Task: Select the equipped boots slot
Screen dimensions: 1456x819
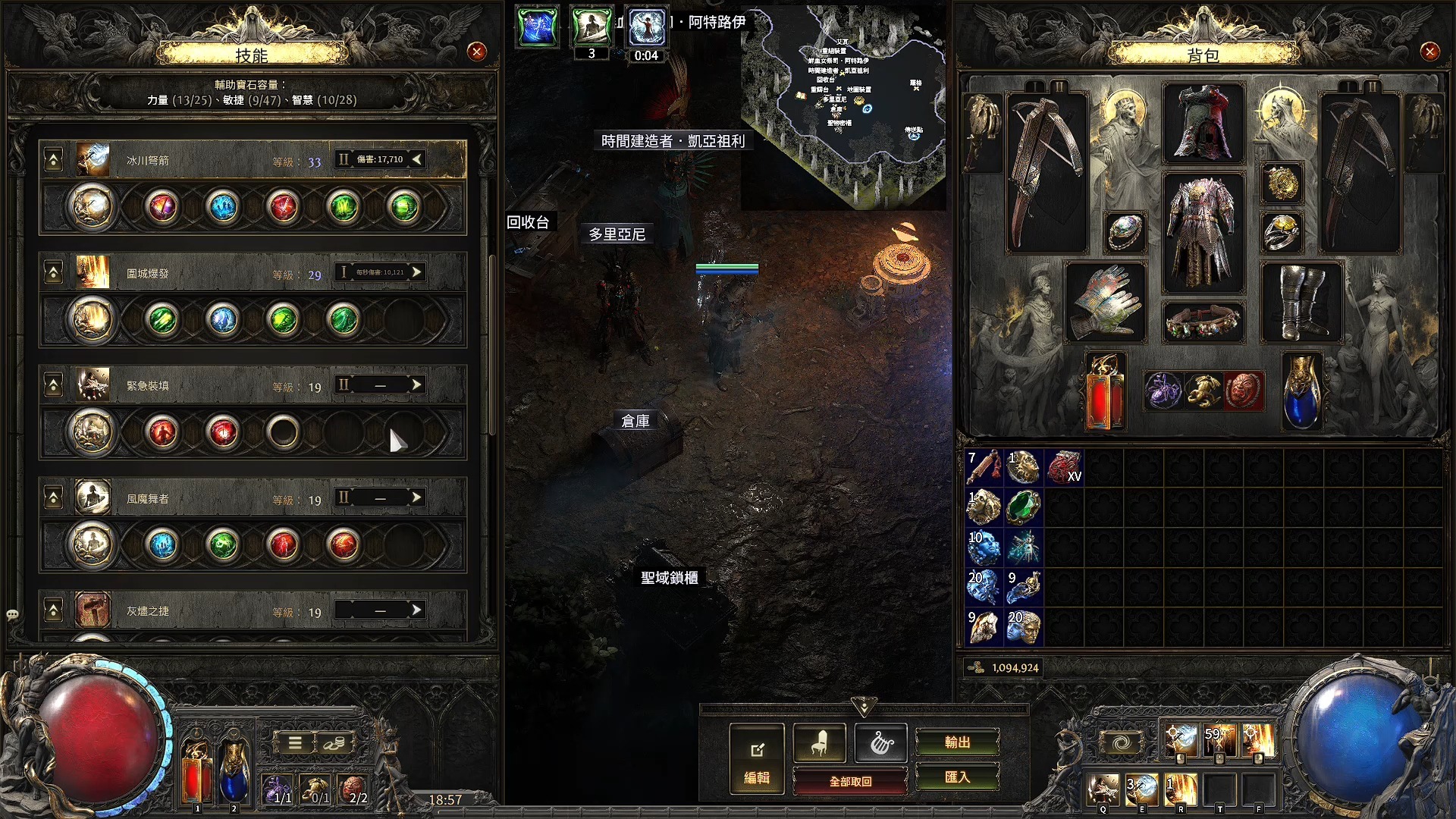Action: 1301,301
